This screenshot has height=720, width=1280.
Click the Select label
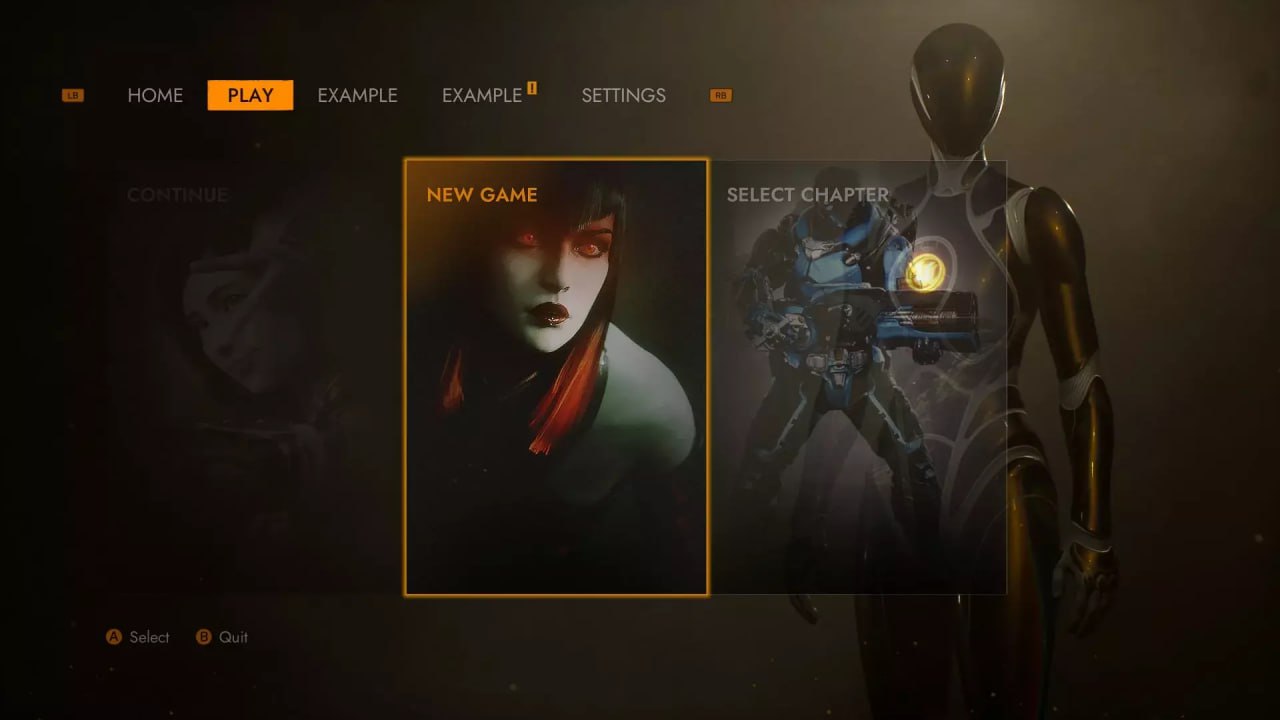click(x=149, y=637)
